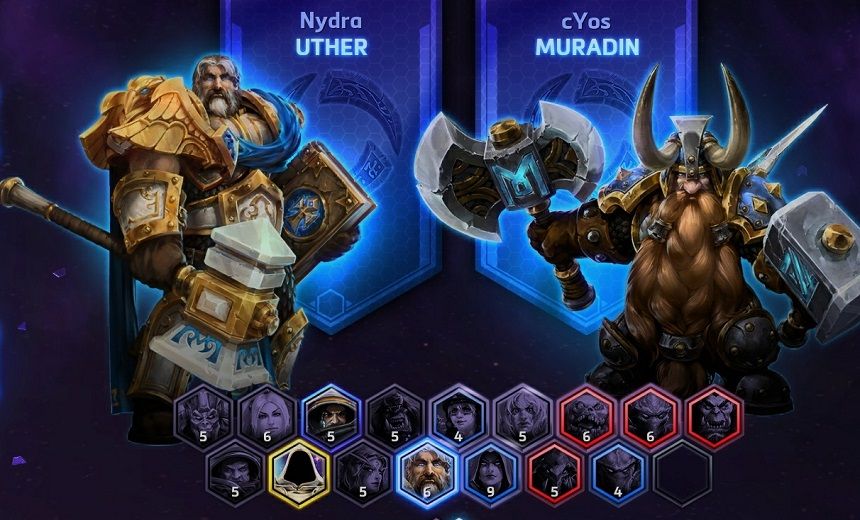
Task: Select the red-bordered toothy abomination portrait marked 6
Action: pyautogui.click(x=586, y=414)
